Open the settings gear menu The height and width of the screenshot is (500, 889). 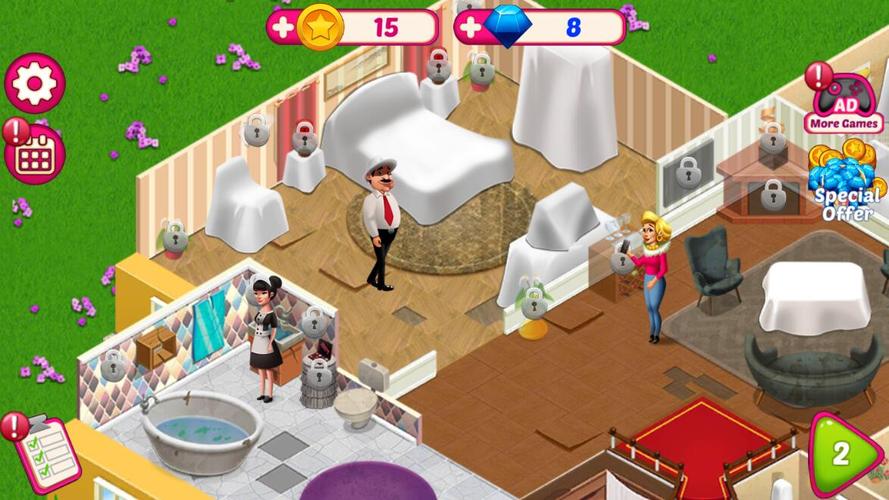pyautogui.click(x=35, y=83)
